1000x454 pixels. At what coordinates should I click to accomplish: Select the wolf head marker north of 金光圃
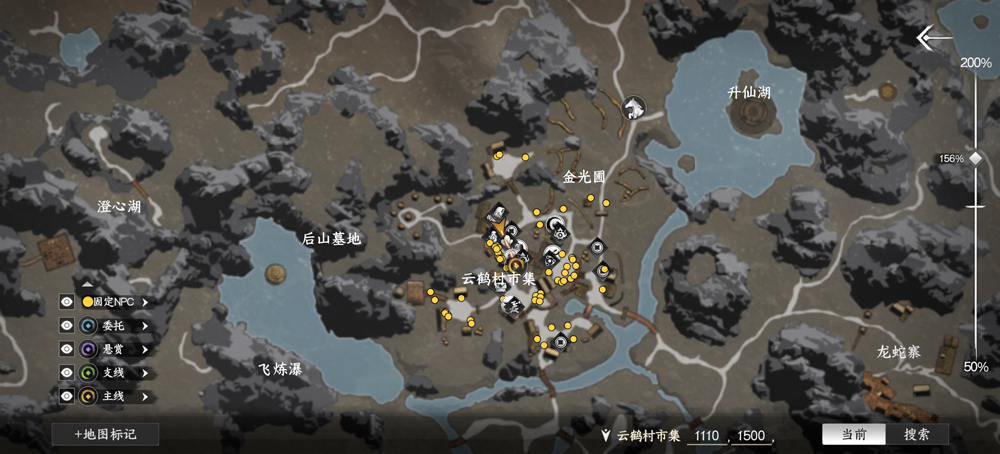pos(632,107)
